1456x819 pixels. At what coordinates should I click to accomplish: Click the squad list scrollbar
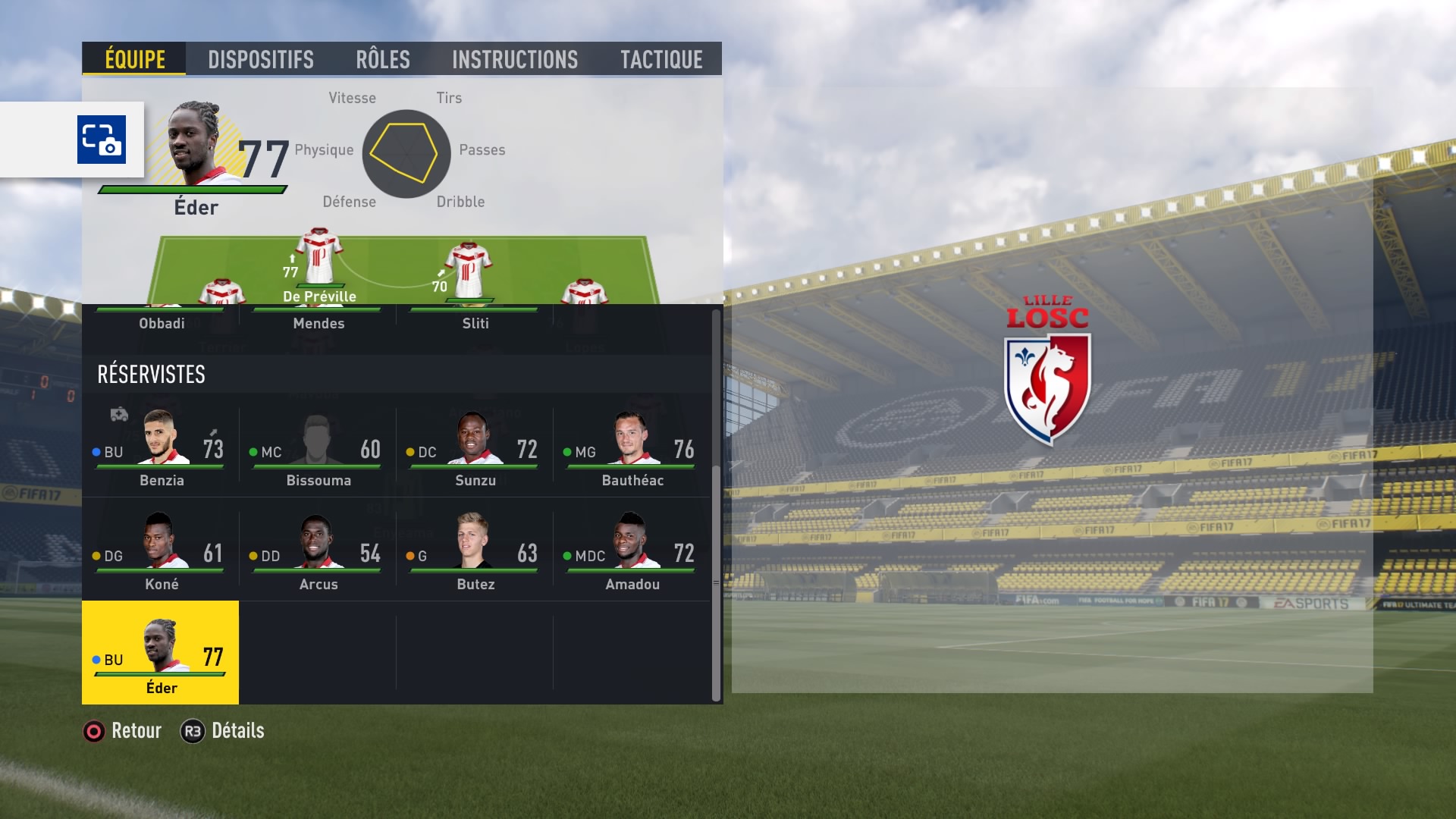[x=716, y=504]
